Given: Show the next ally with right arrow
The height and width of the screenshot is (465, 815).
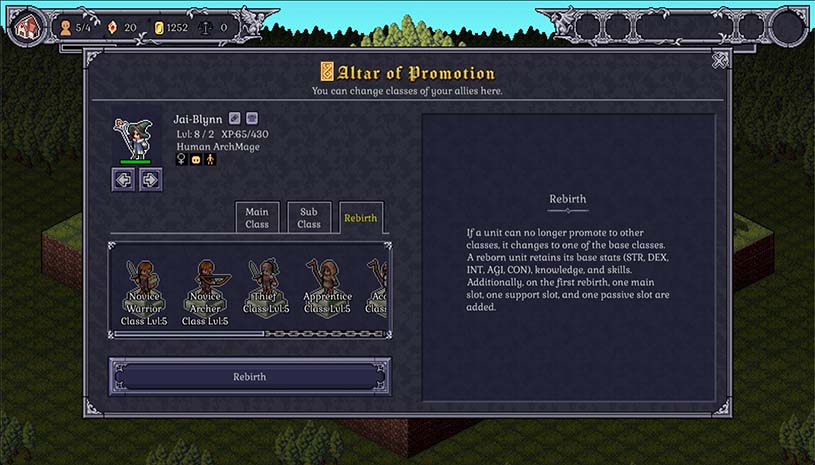Looking at the screenshot, I should coord(149,180).
